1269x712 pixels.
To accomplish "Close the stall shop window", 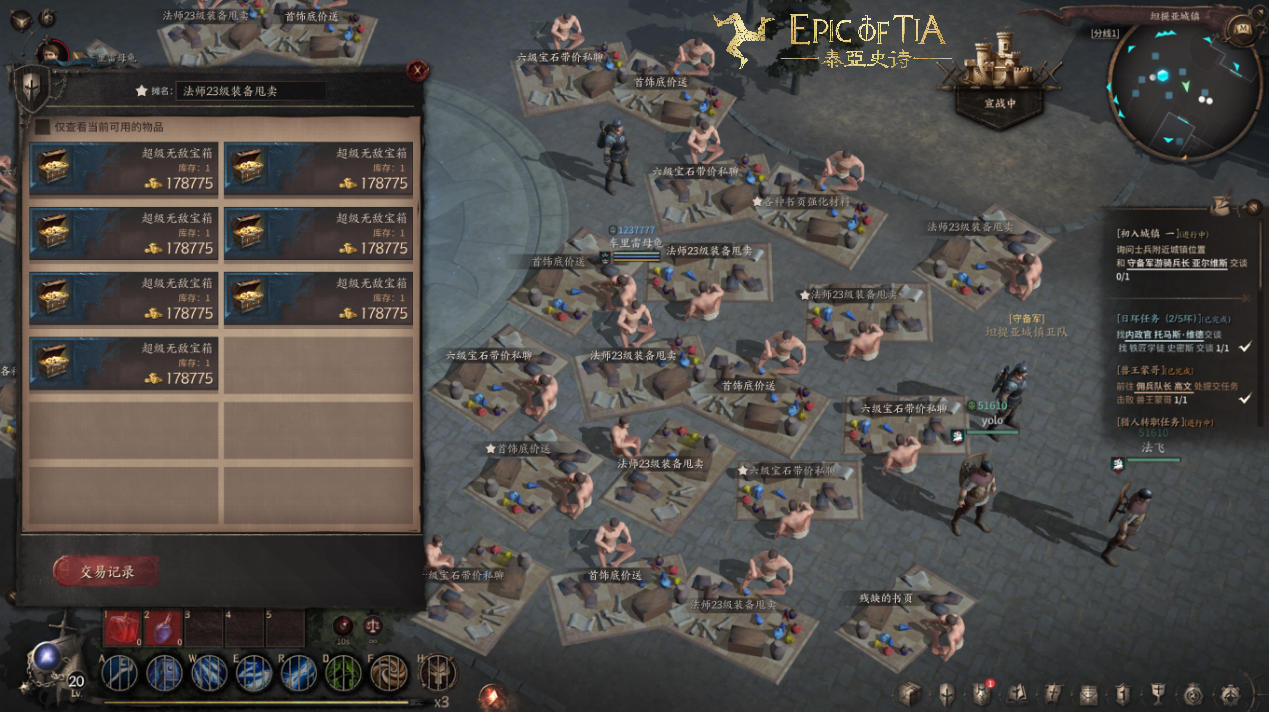I will coord(417,70).
